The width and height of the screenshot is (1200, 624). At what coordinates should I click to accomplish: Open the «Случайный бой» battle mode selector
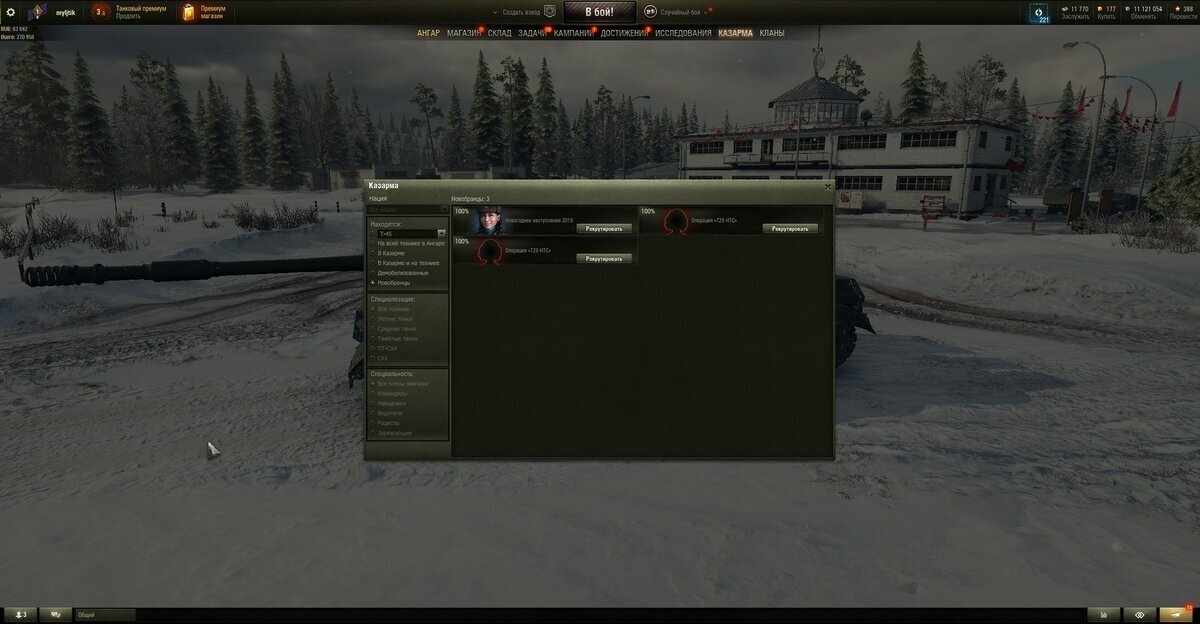(x=681, y=12)
